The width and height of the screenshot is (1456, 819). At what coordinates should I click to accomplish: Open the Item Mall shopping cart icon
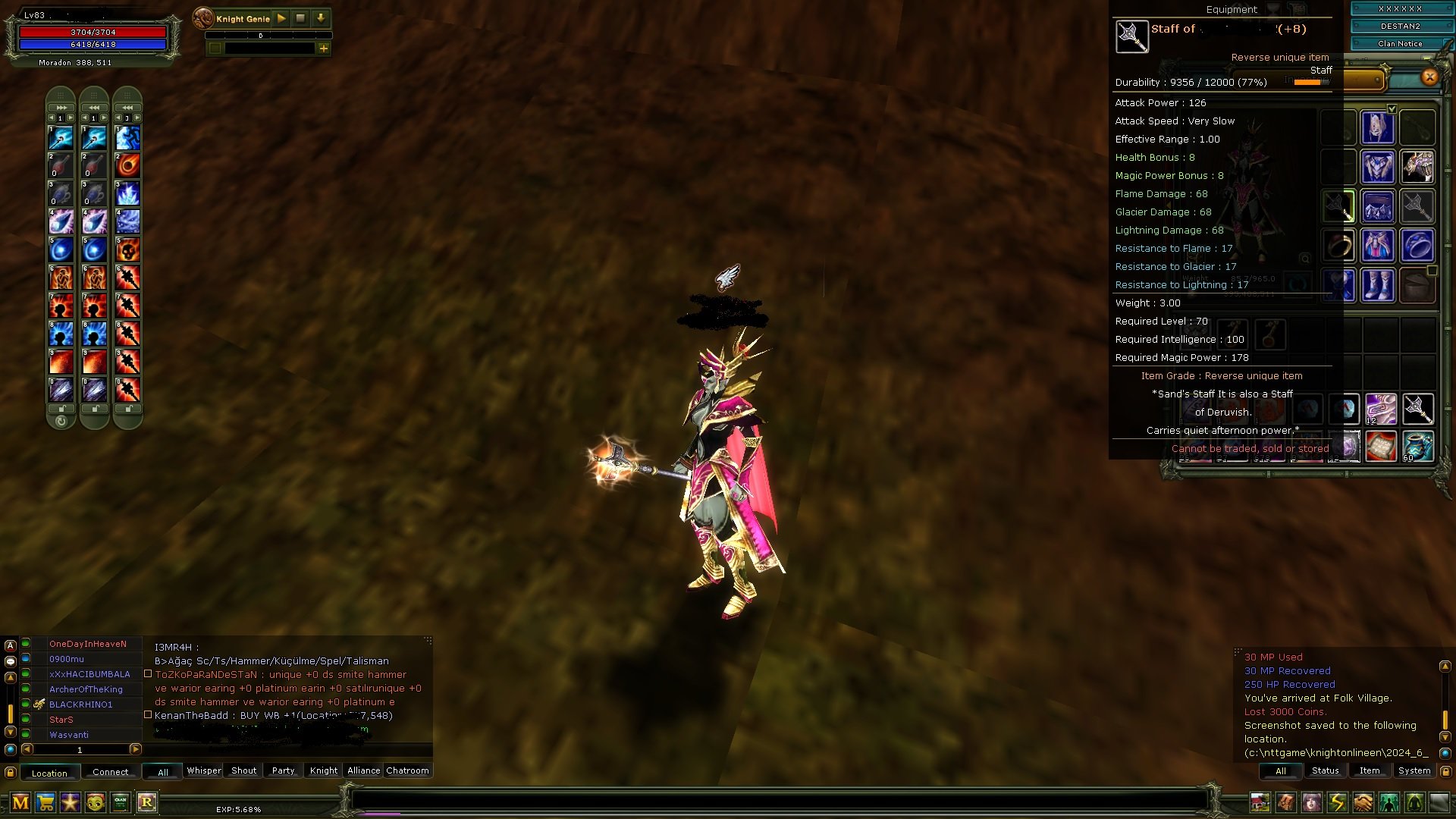point(45,802)
